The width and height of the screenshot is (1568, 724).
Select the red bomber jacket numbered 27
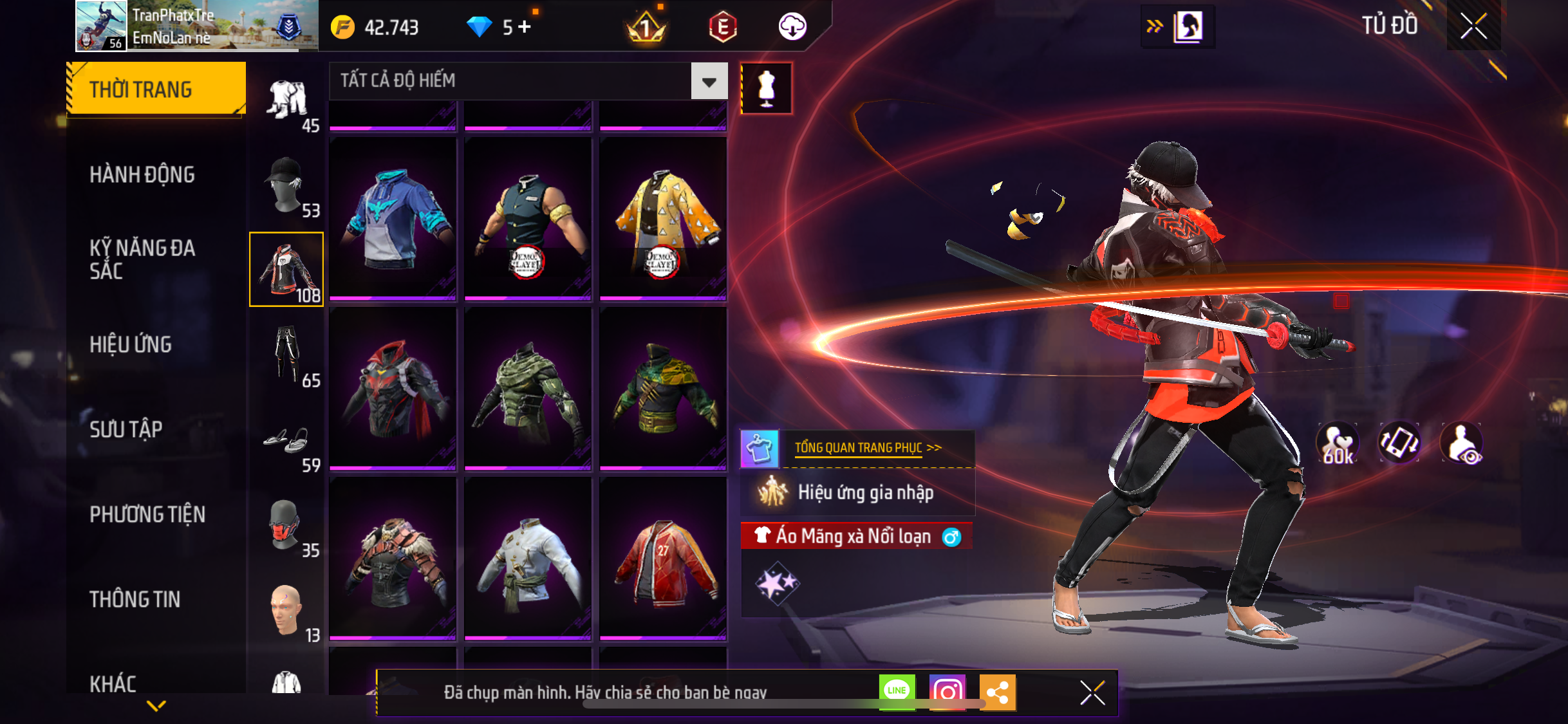[x=662, y=559]
